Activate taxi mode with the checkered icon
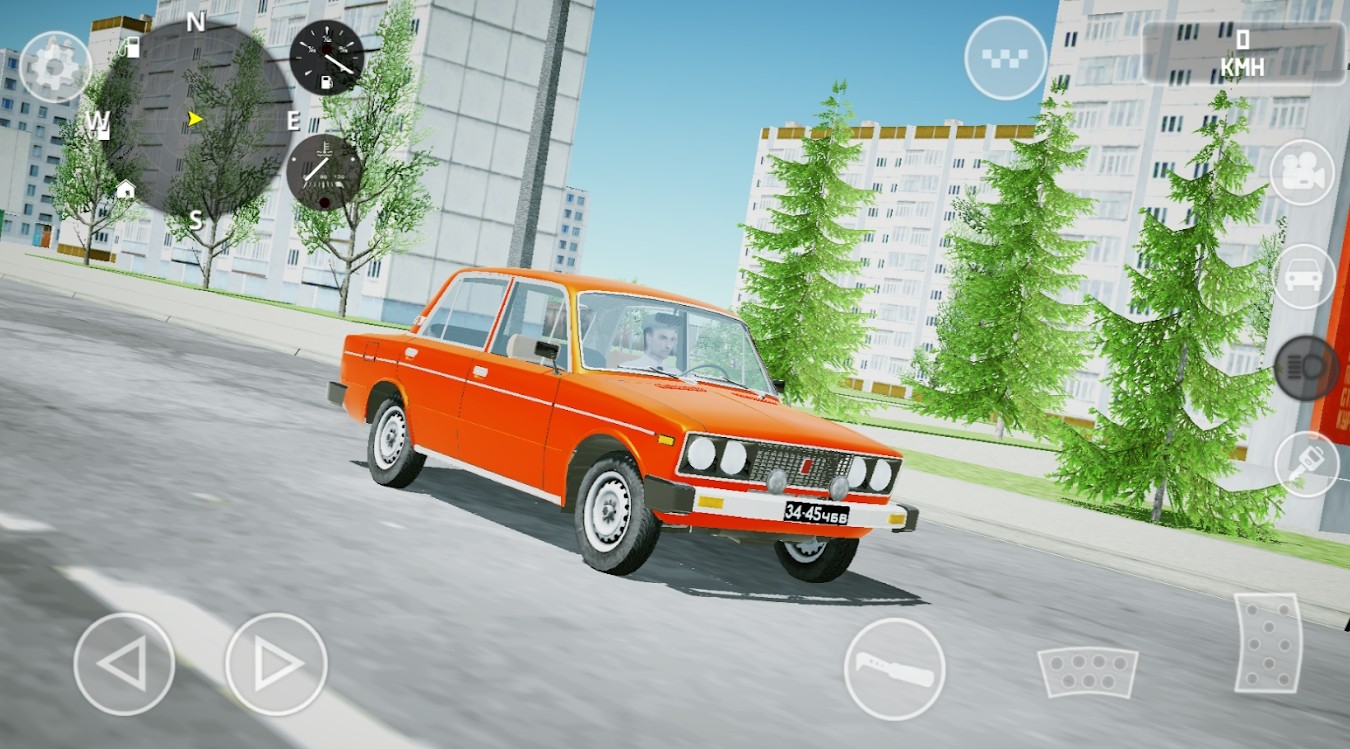 [1005, 56]
